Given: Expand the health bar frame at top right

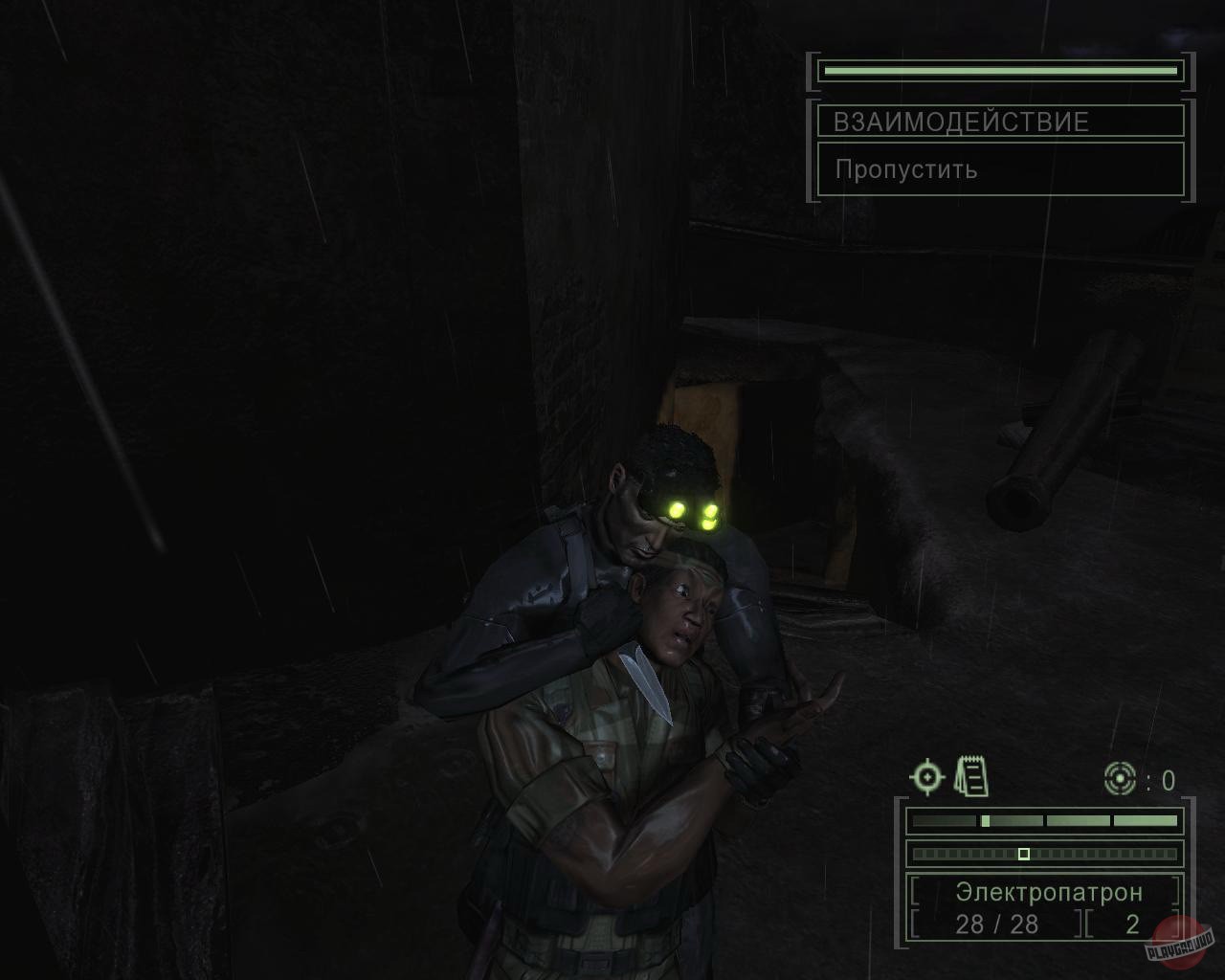Looking at the screenshot, I should click(x=999, y=70).
